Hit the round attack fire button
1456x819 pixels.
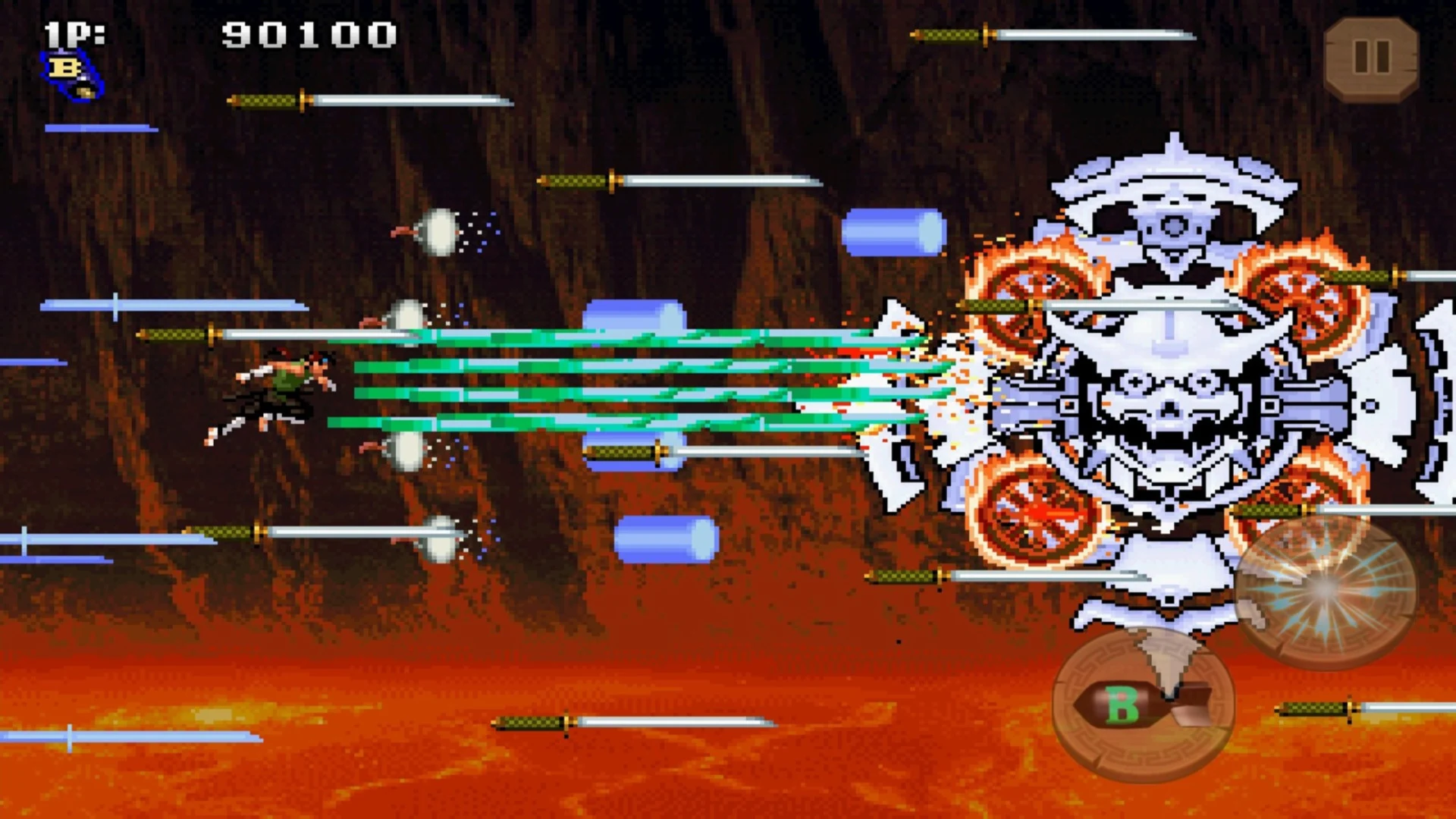tap(1325, 591)
